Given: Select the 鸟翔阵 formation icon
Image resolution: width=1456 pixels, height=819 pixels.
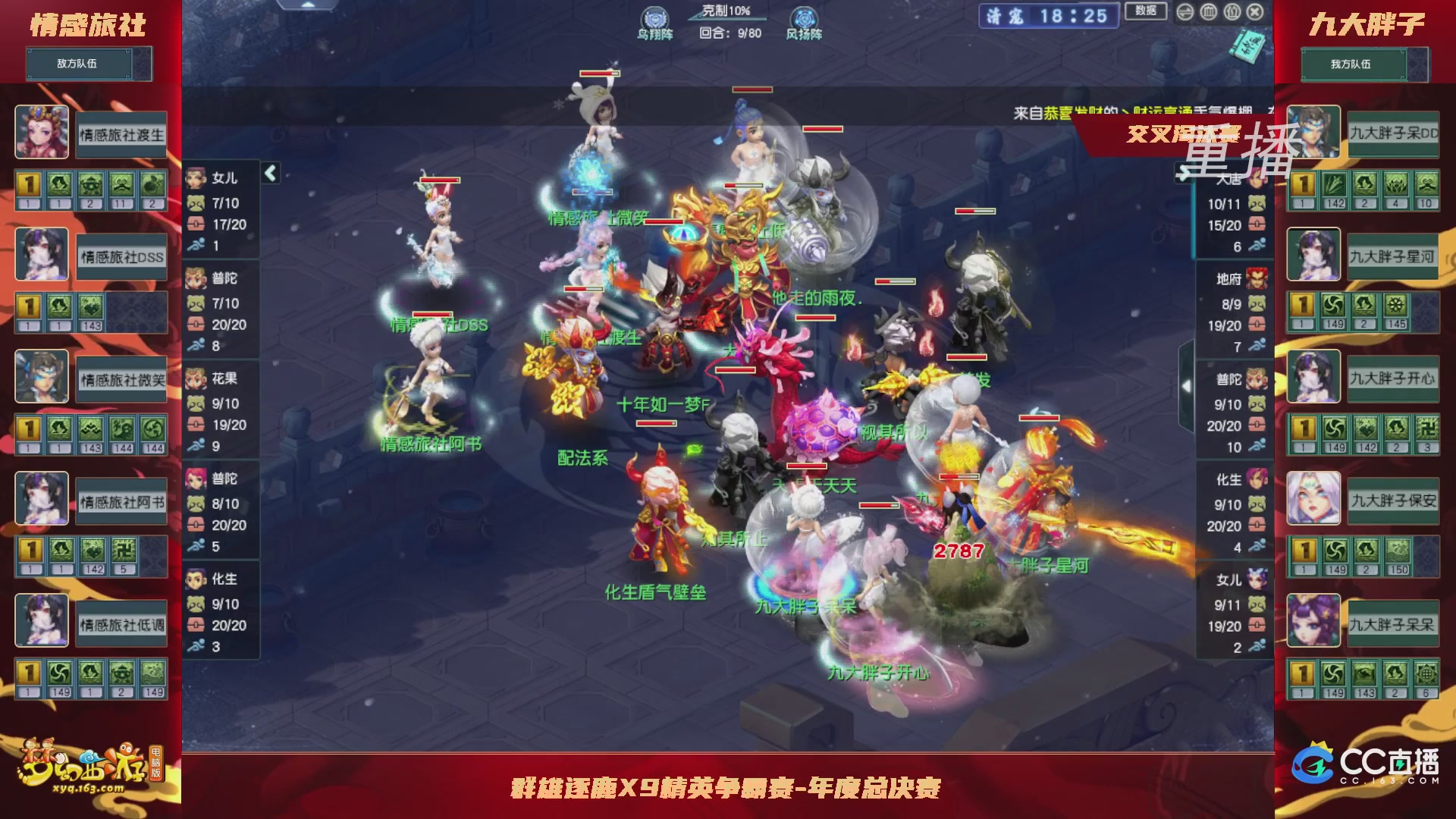Looking at the screenshot, I should click(654, 16).
